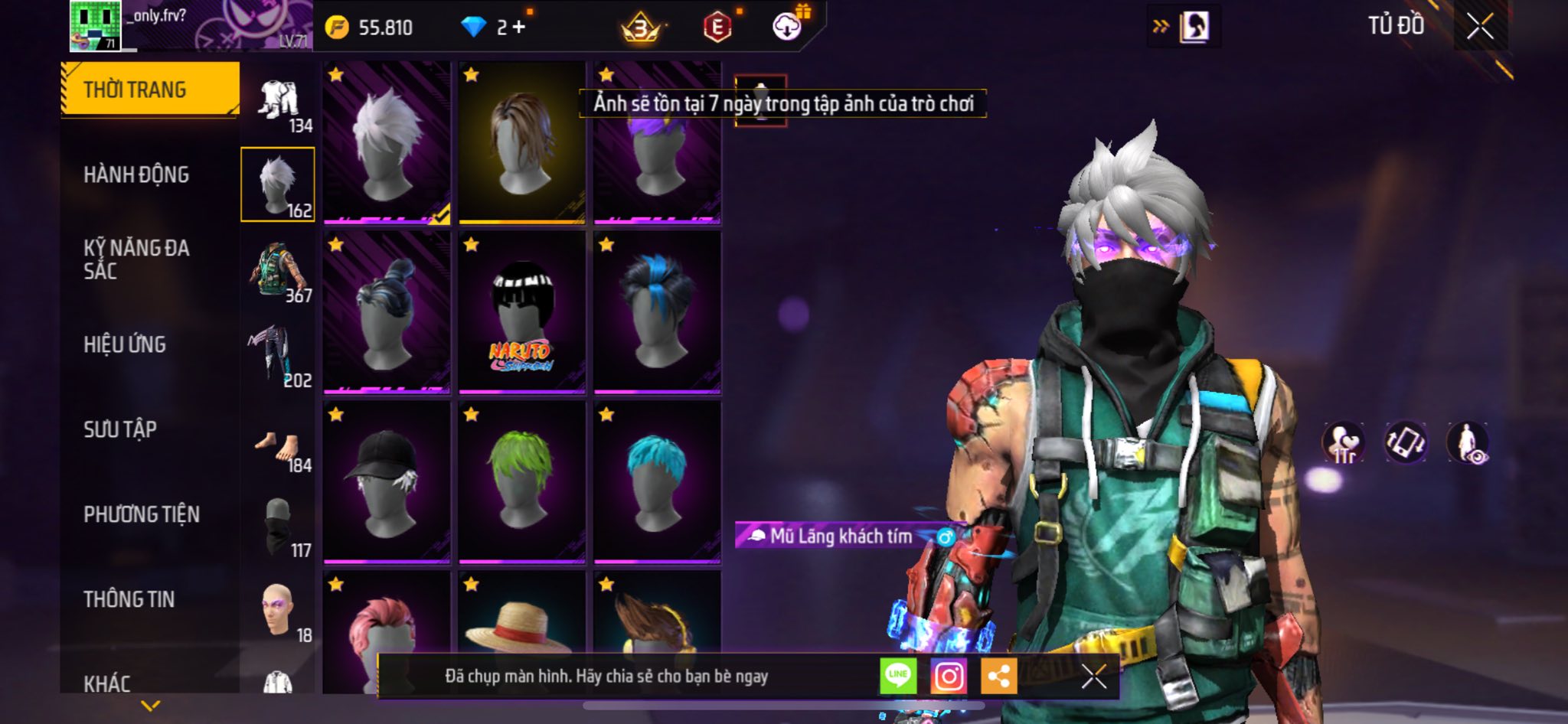
Task: Share screenshot via LINE
Action: [898, 676]
